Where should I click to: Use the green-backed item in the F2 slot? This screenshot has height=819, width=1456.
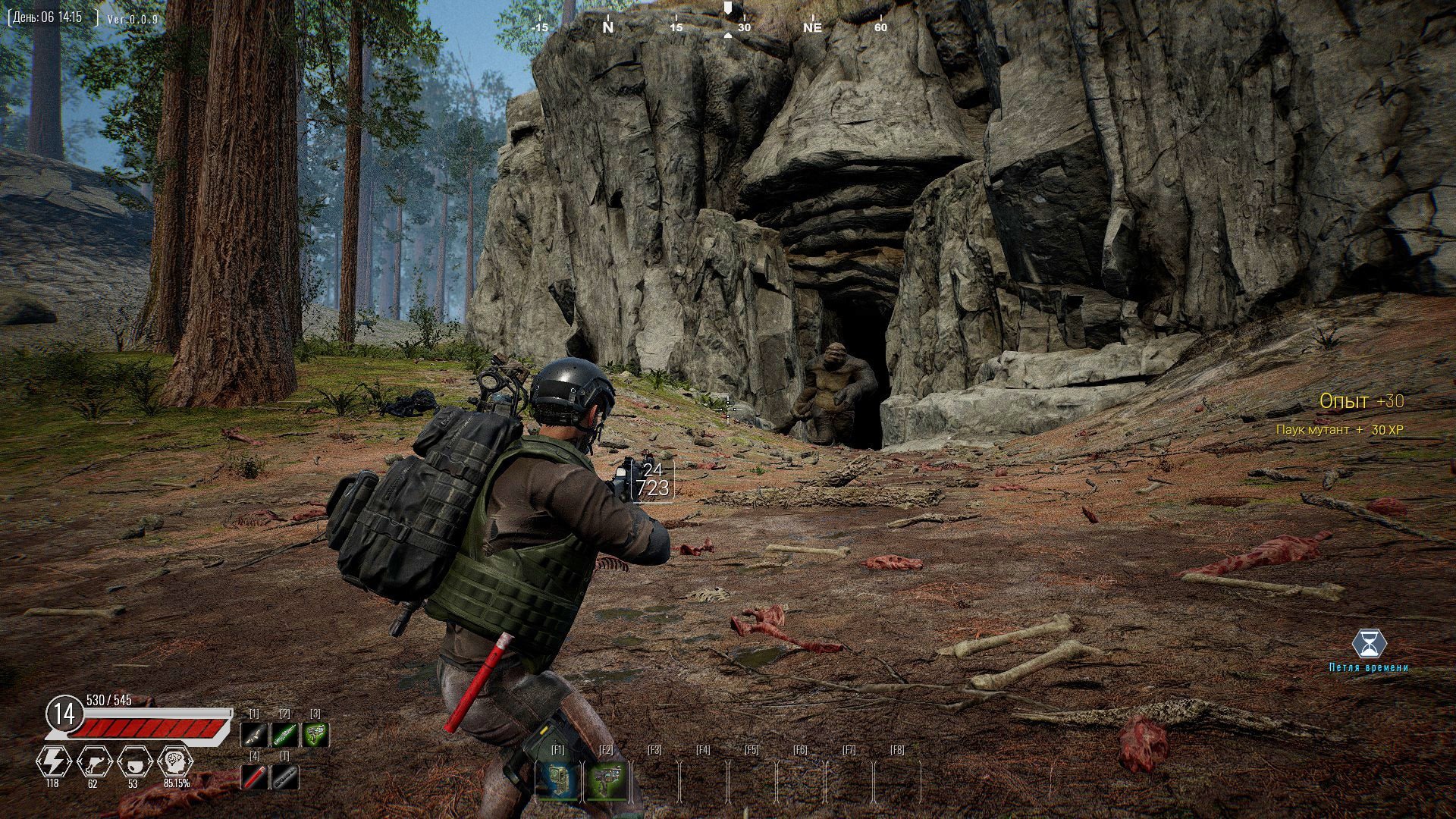pos(606,781)
